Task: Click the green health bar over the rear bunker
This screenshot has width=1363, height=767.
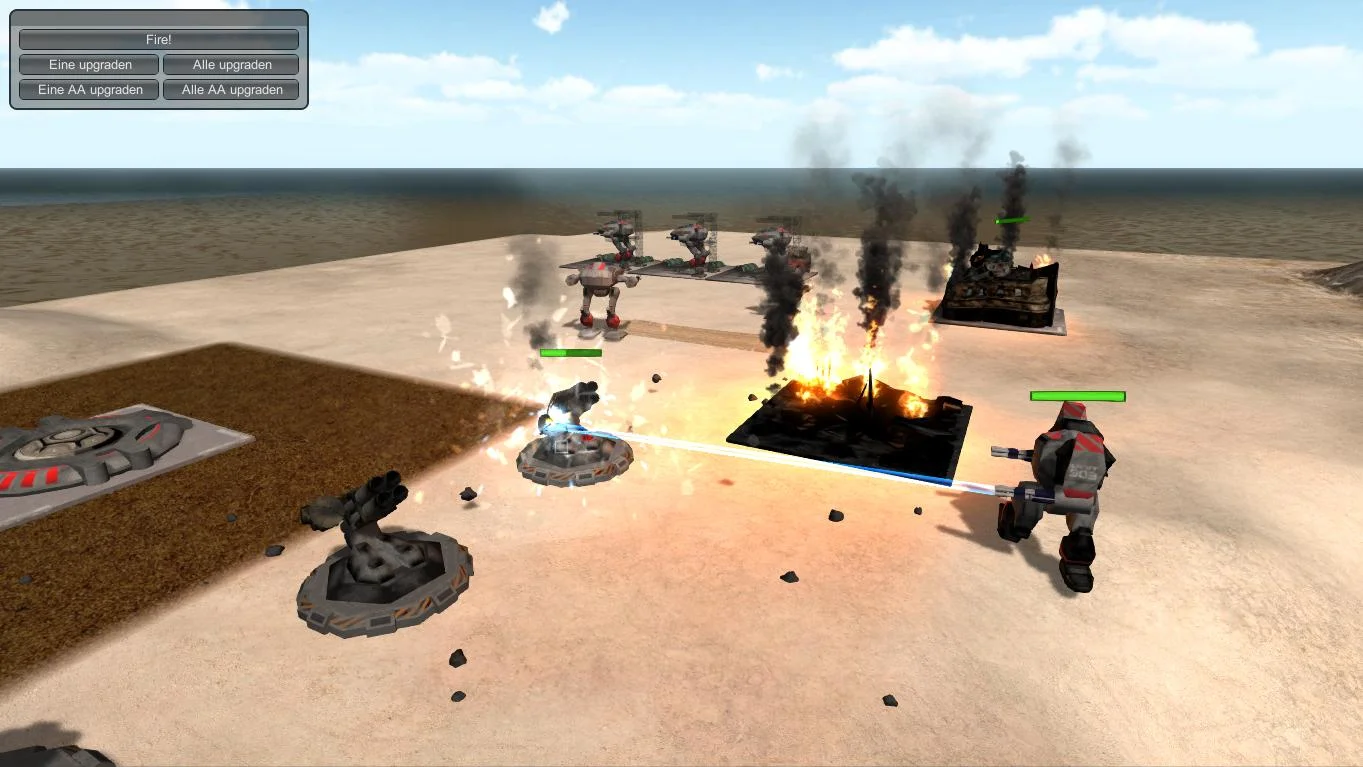Action: (x=1012, y=218)
